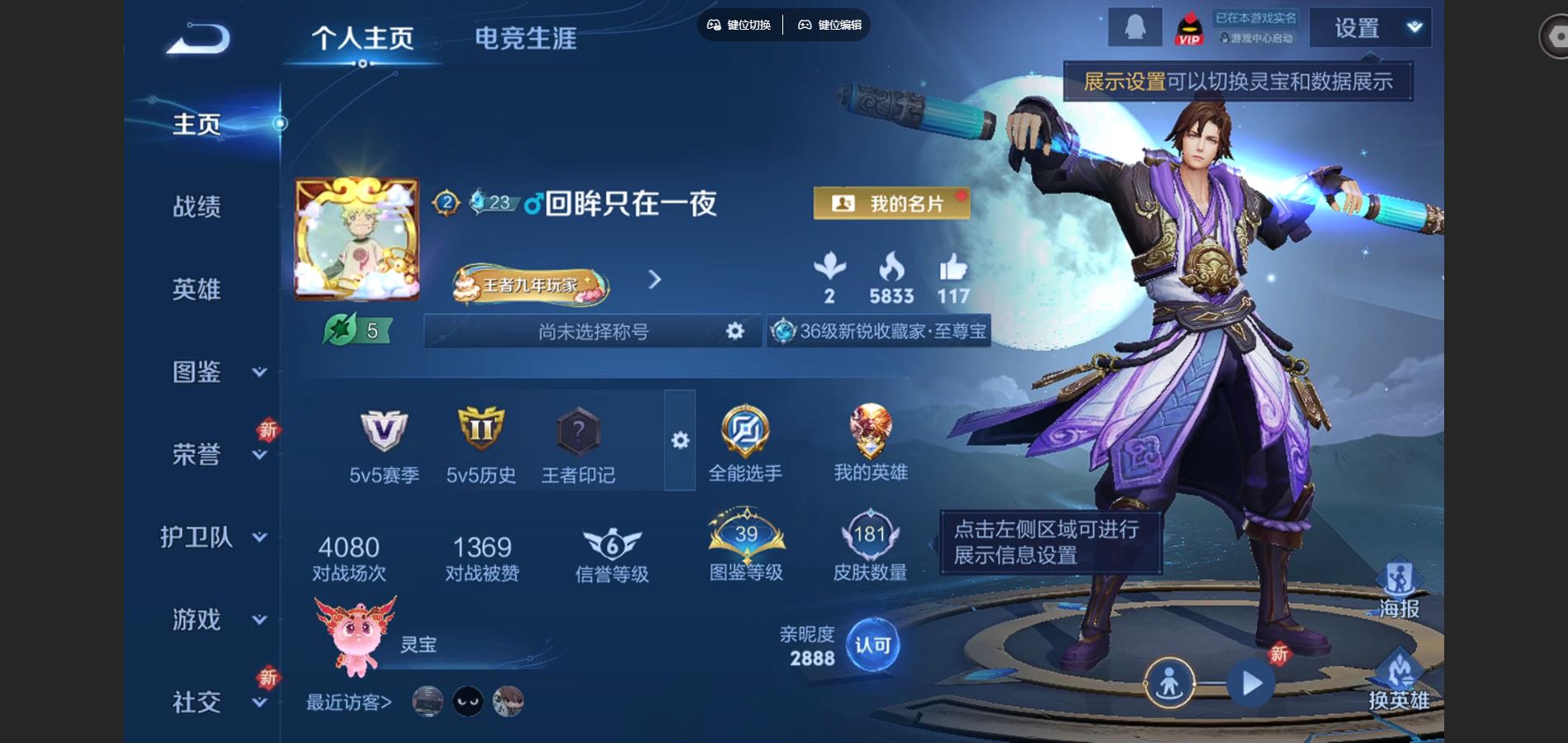The width and height of the screenshot is (1568, 743).
Task: Expand the 设置 dropdown arrow
Action: tap(1413, 29)
